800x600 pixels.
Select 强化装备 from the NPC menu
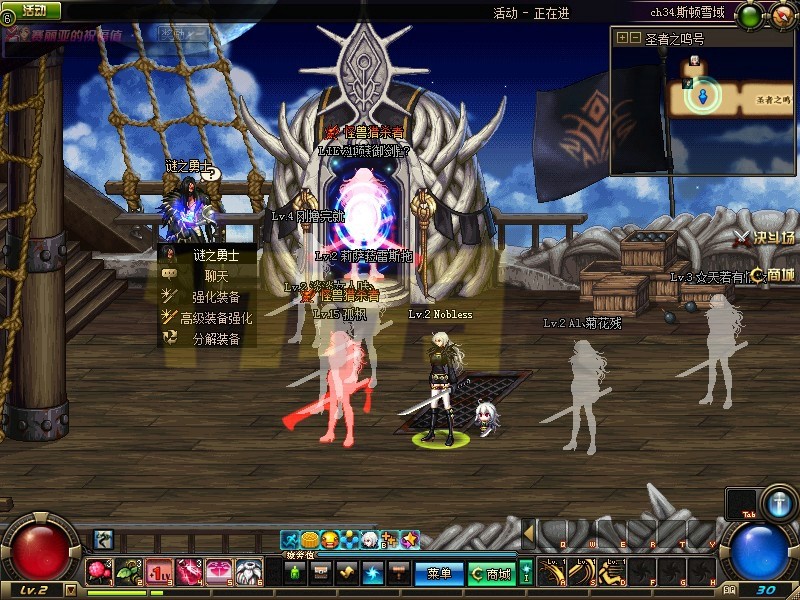[216, 297]
